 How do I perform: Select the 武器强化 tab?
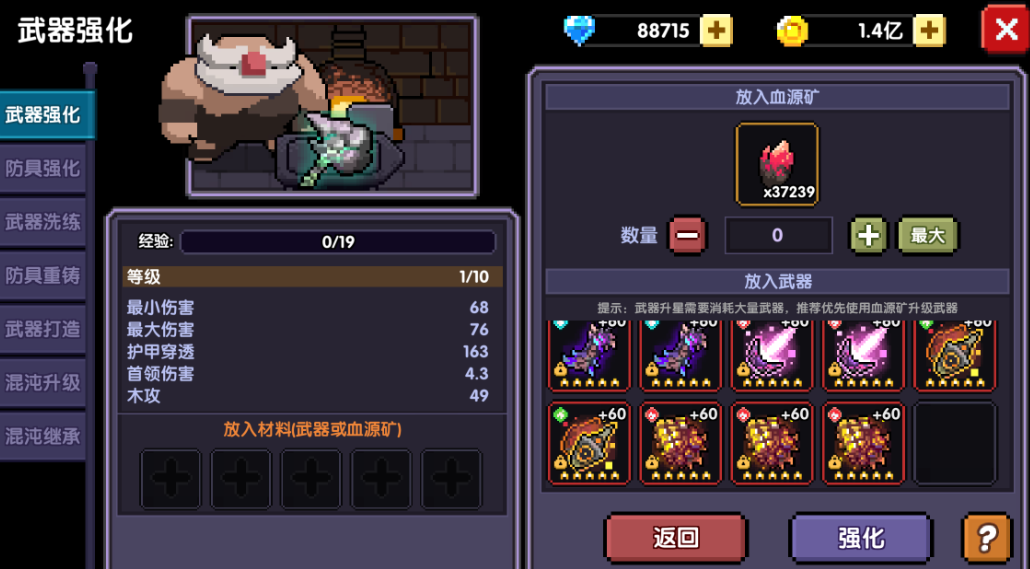click(x=44, y=114)
